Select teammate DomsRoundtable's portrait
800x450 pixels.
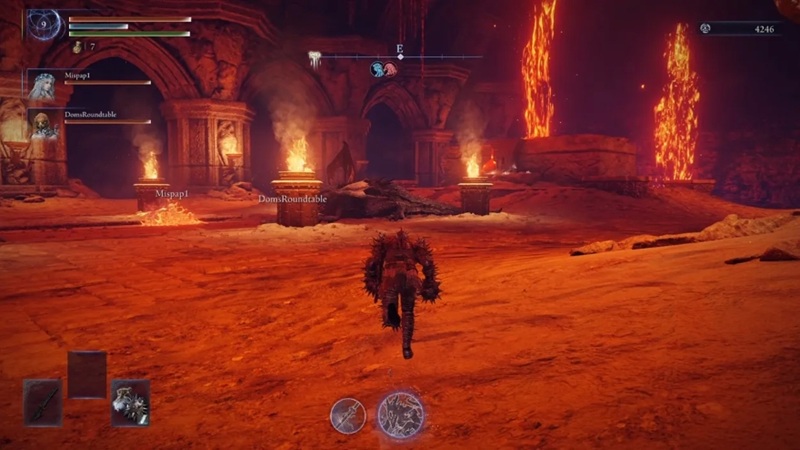43,125
